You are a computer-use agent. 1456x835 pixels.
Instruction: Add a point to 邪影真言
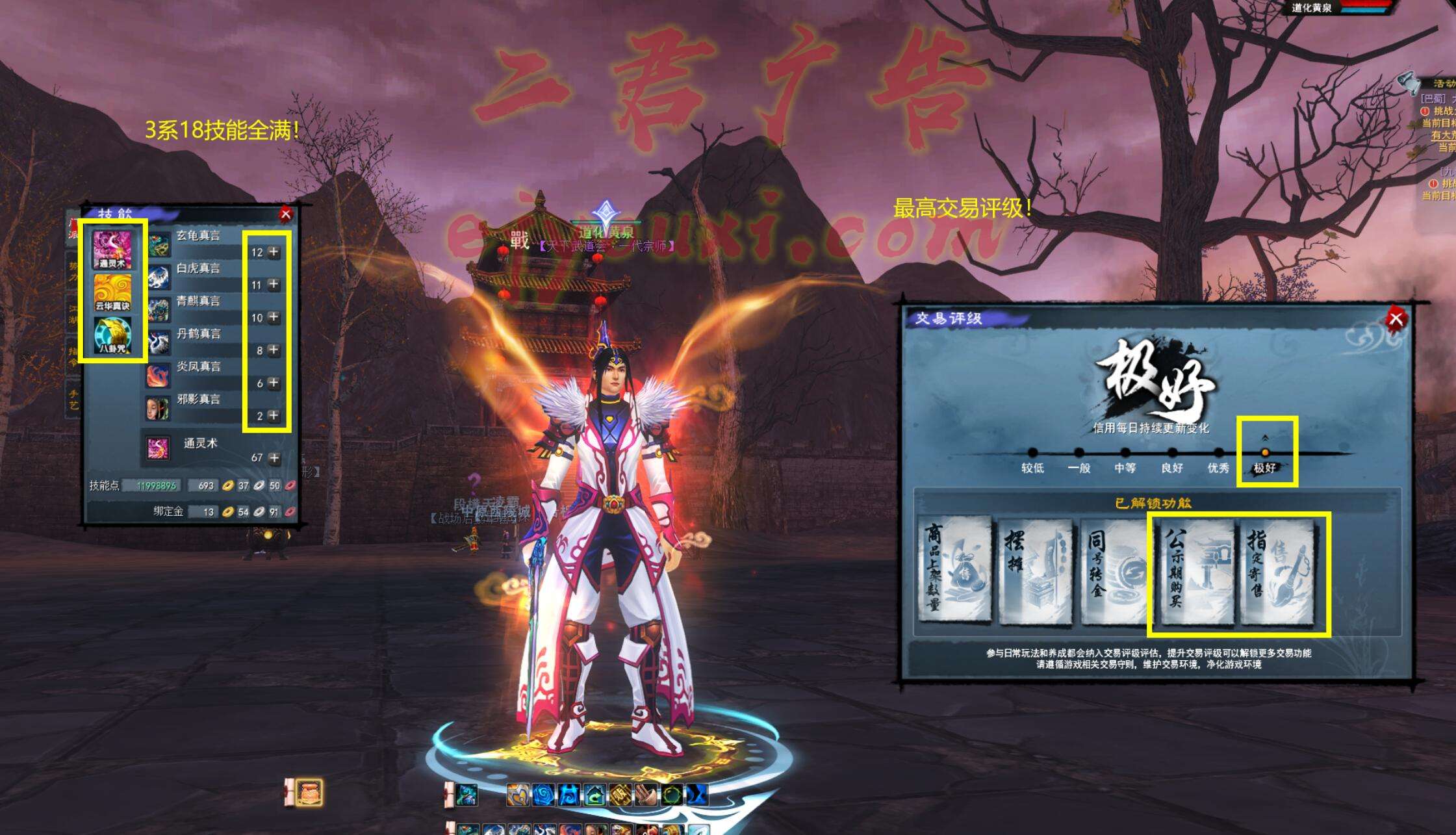click(274, 415)
